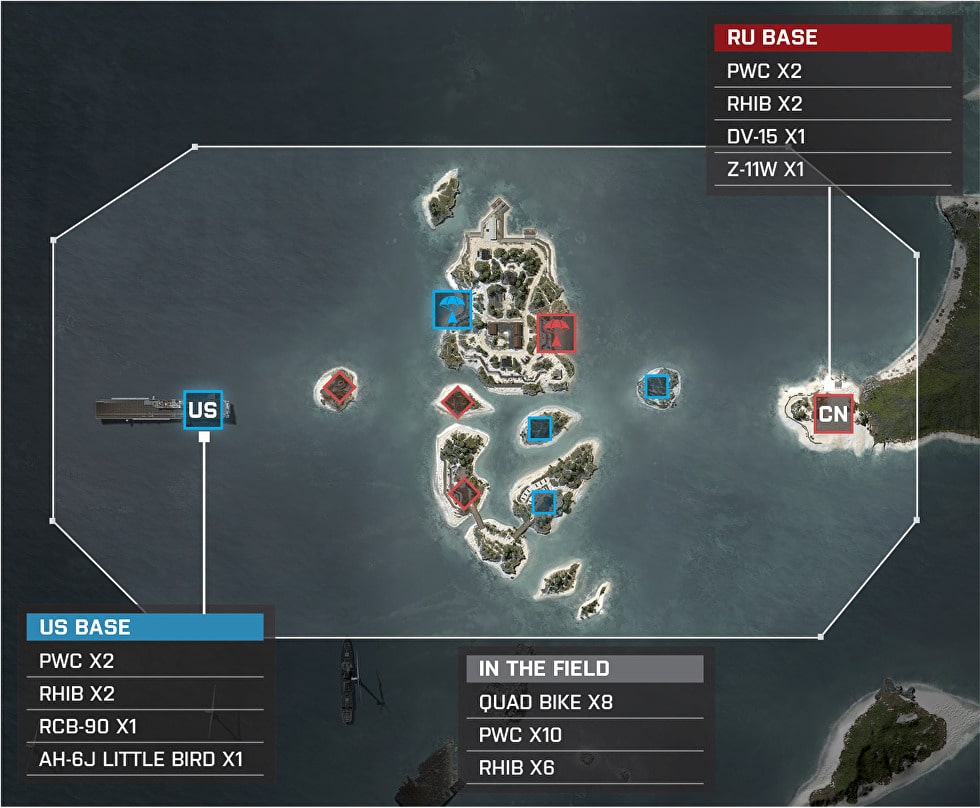Select the DV-15 X1 row

pyautogui.click(x=832, y=137)
